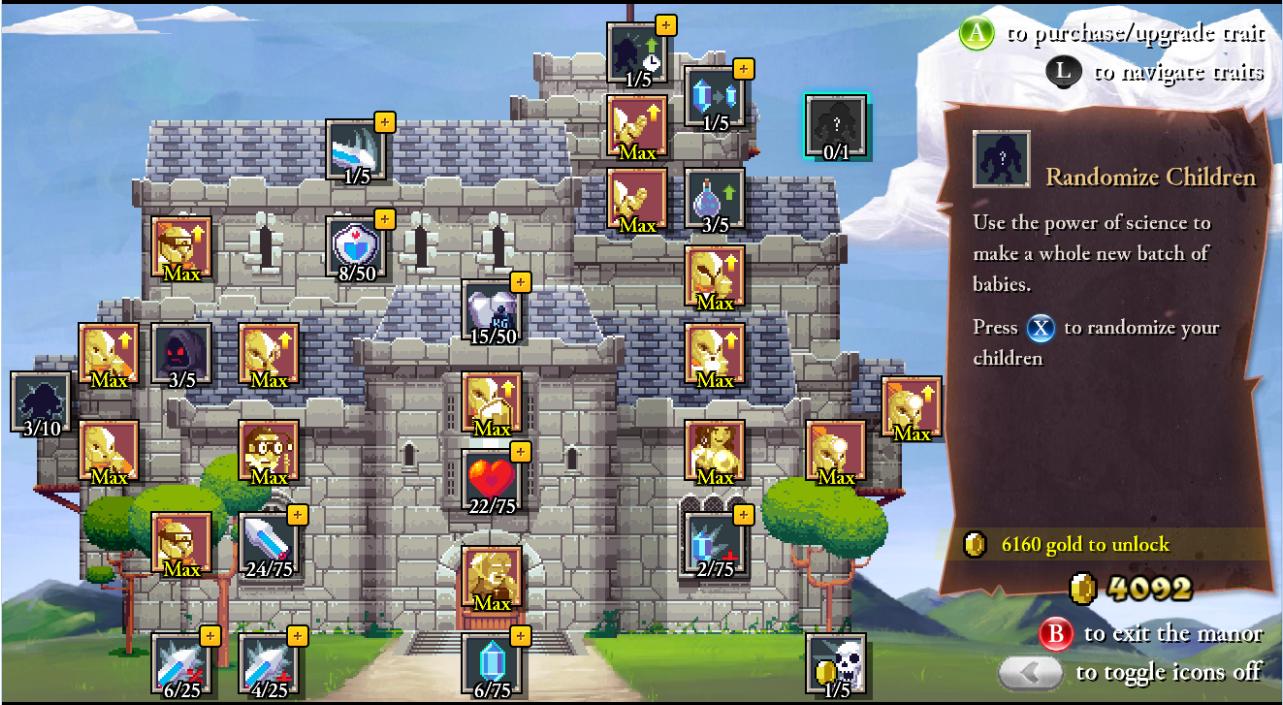
Task: Select the dark silhouette trait at 3/10
Action: tap(41, 402)
